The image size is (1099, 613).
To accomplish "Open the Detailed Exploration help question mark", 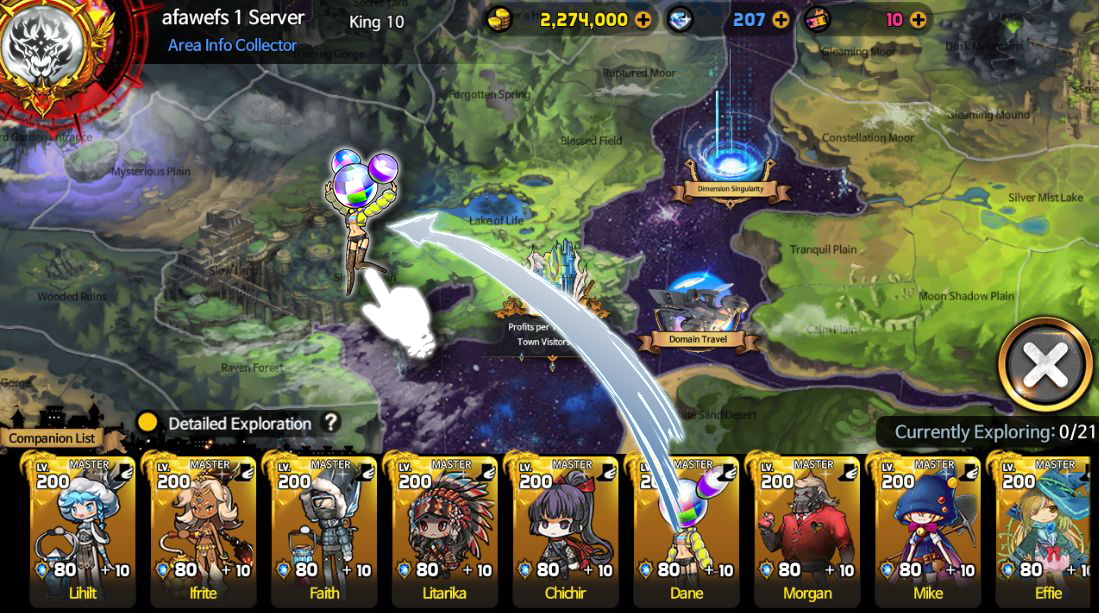I will [331, 423].
